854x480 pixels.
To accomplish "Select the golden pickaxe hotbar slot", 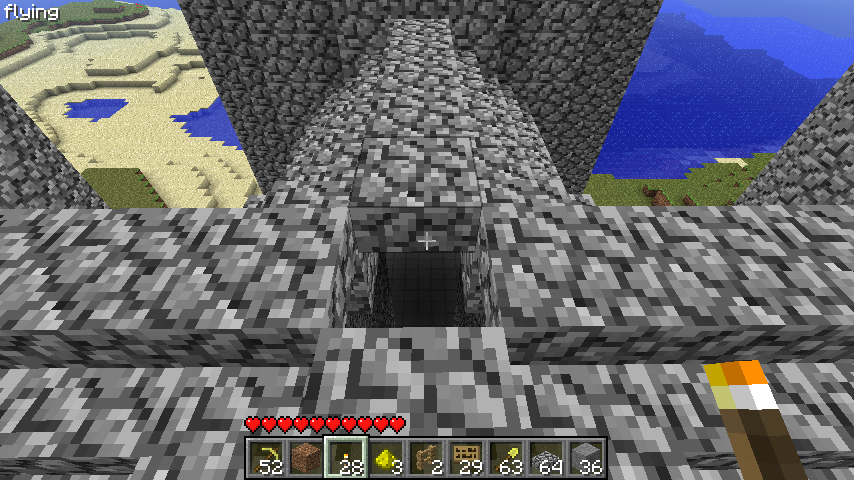I will 267,458.
